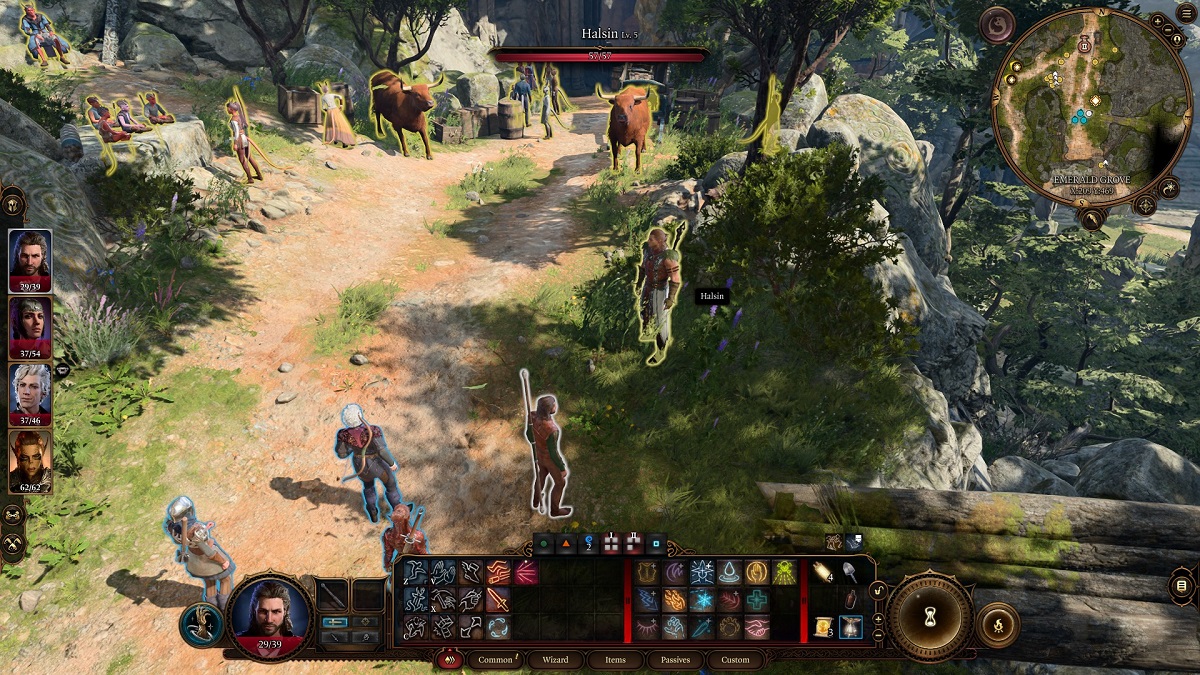Cast the snowflake ice spell
Image resolution: width=1200 pixels, height=675 pixels.
(x=701, y=599)
